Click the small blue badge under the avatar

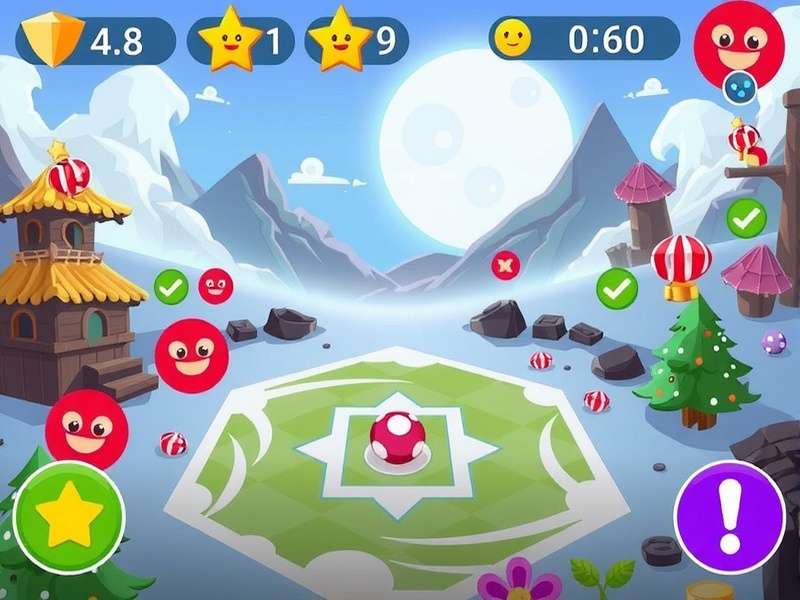coord(740,88)
